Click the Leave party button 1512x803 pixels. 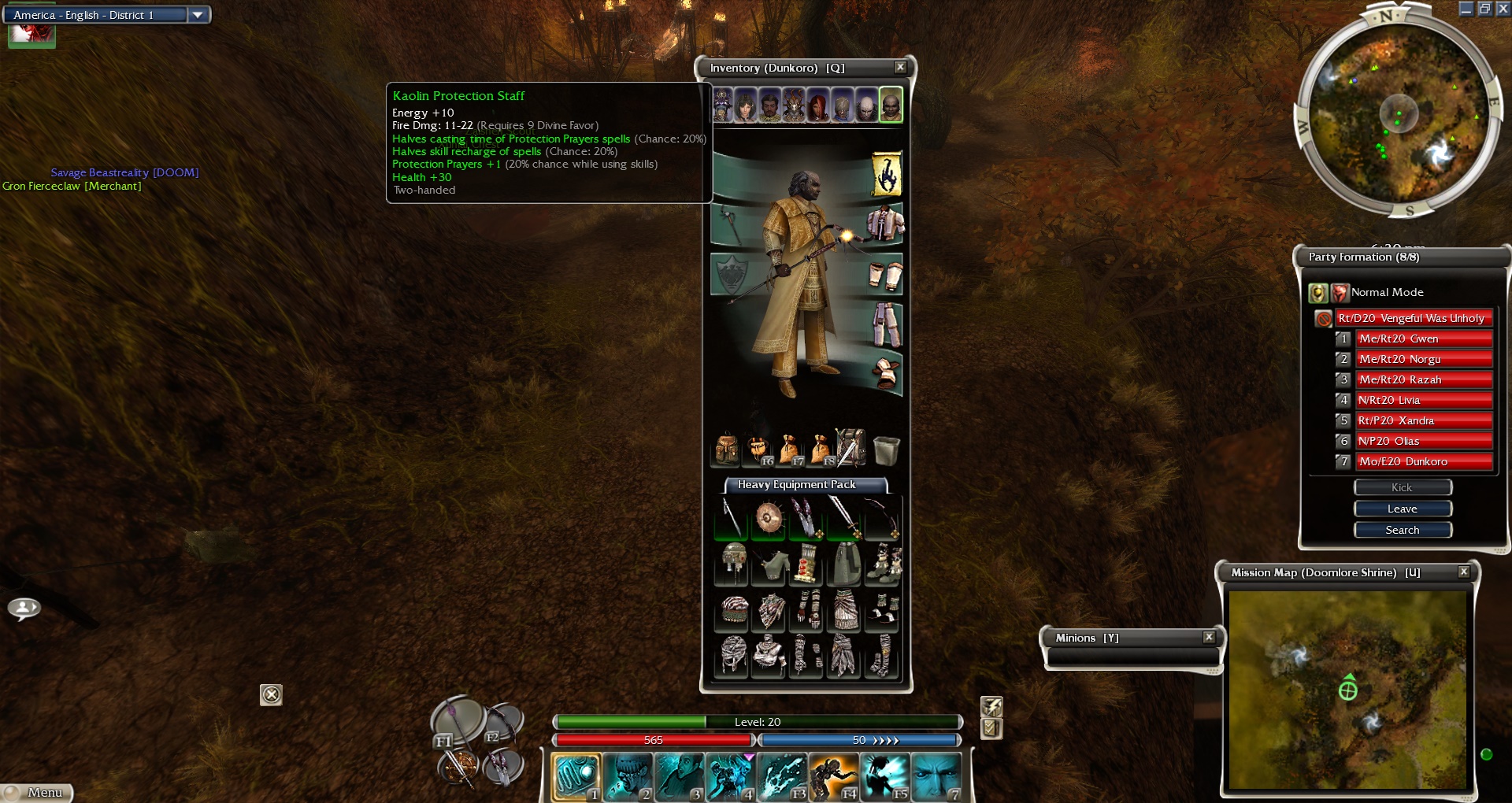coord(1402,509)
